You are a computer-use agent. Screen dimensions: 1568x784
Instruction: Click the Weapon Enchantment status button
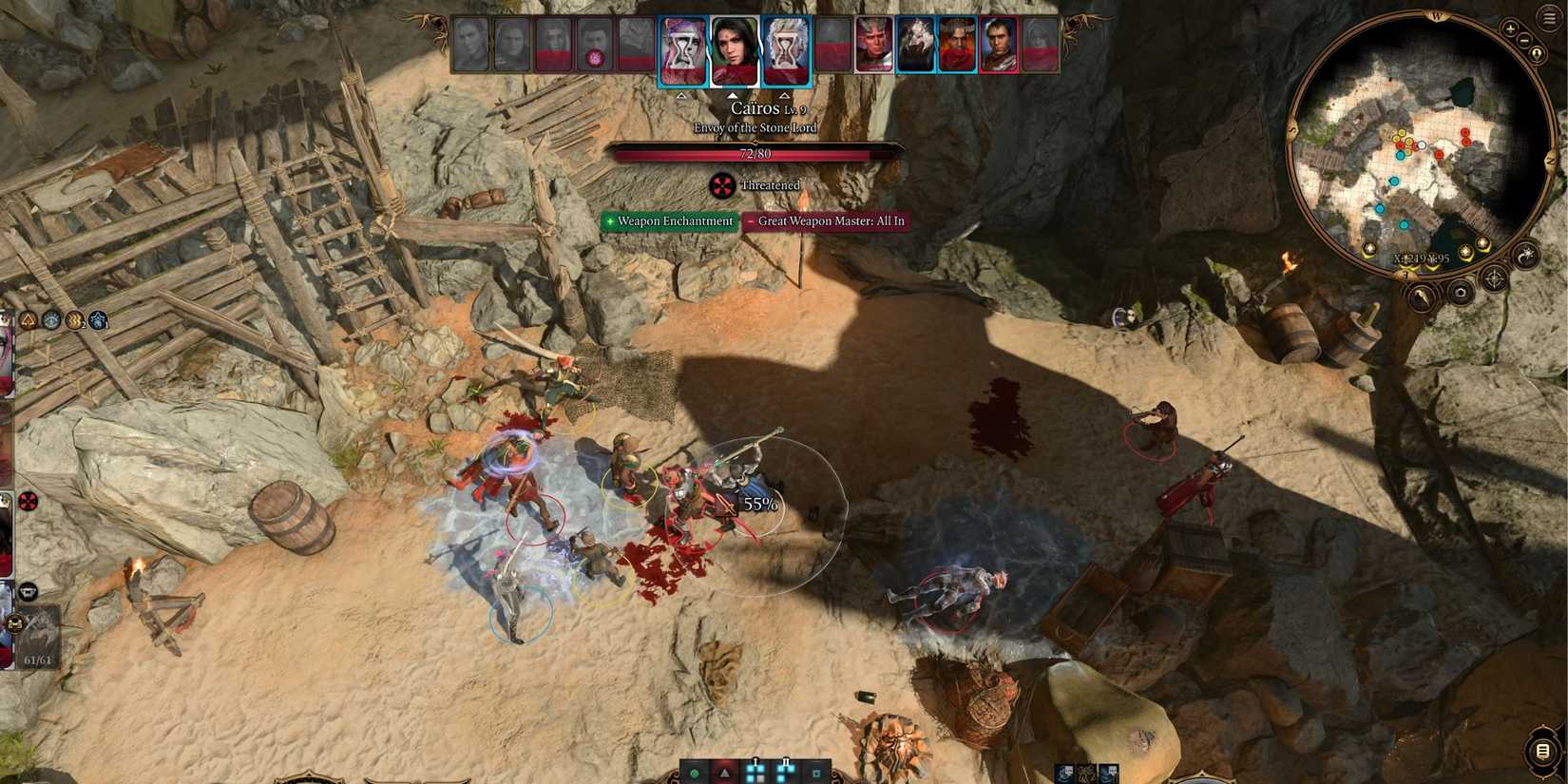(x=669, y=220)
